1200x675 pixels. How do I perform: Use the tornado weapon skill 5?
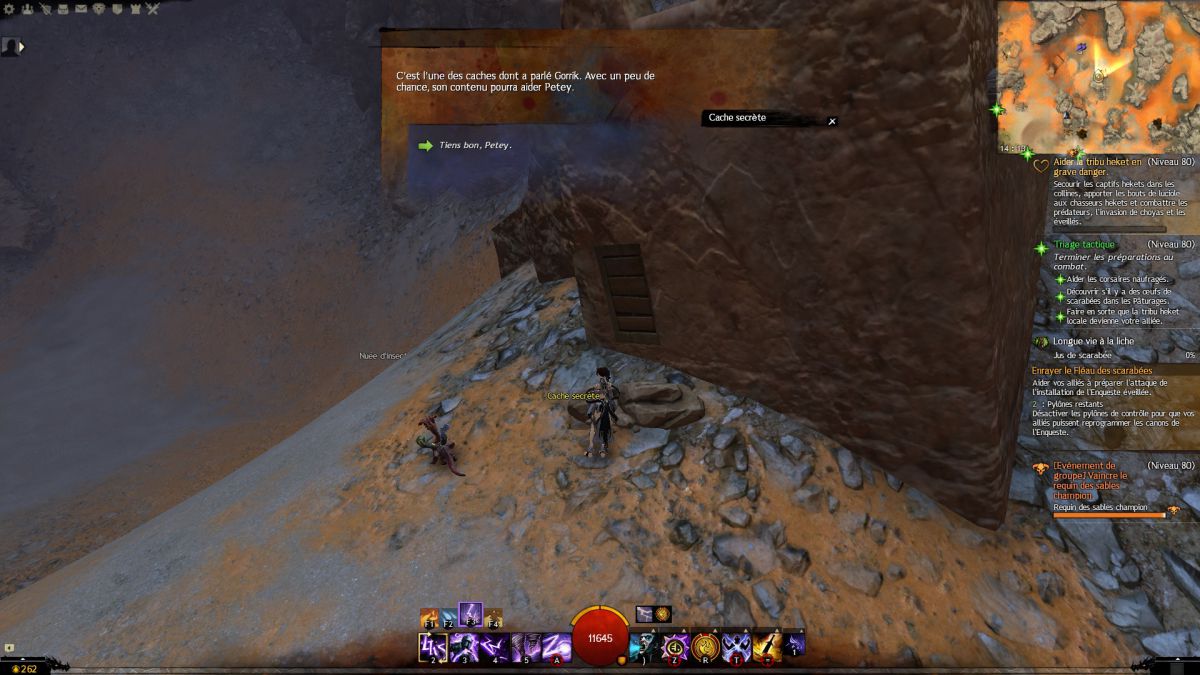pos(526,647)
